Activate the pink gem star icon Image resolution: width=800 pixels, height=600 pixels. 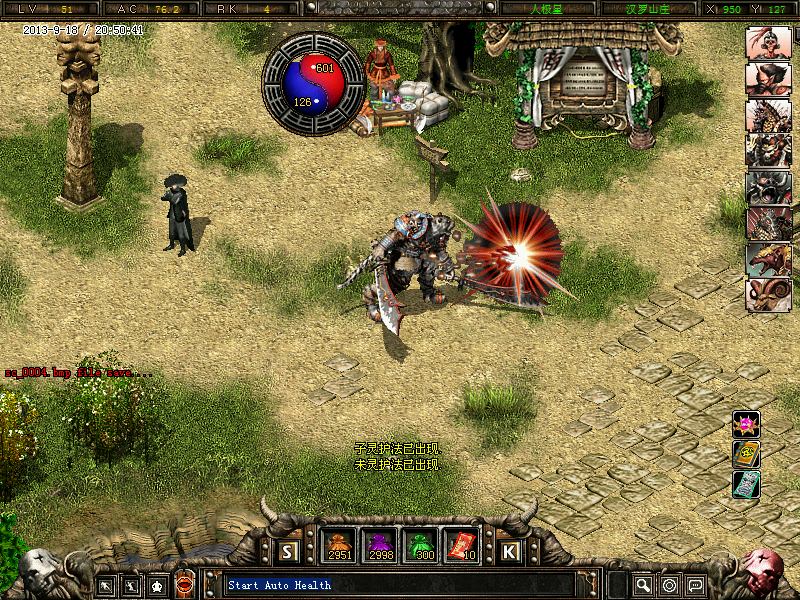tap(746, 424)
